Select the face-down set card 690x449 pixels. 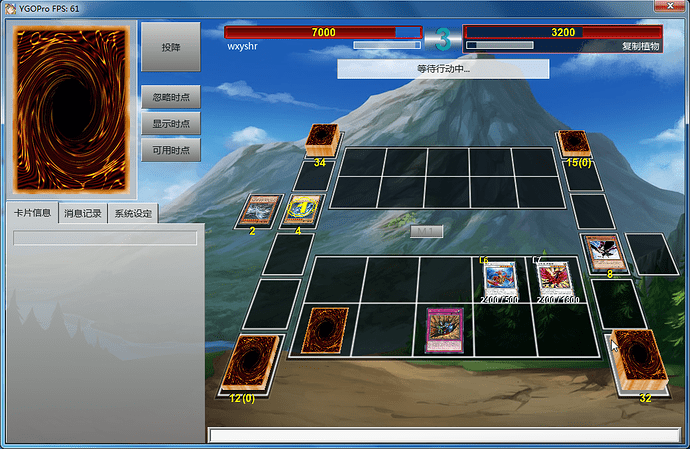(x=325, y=330)
